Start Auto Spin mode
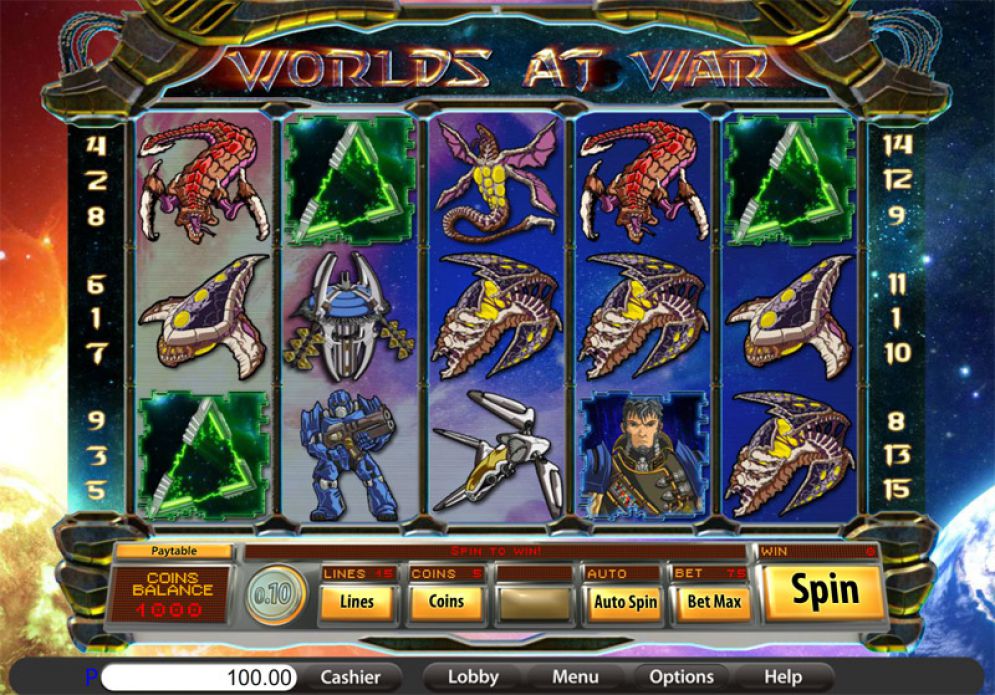The height and width of the screenshot is (695, 995). (625, 602)
